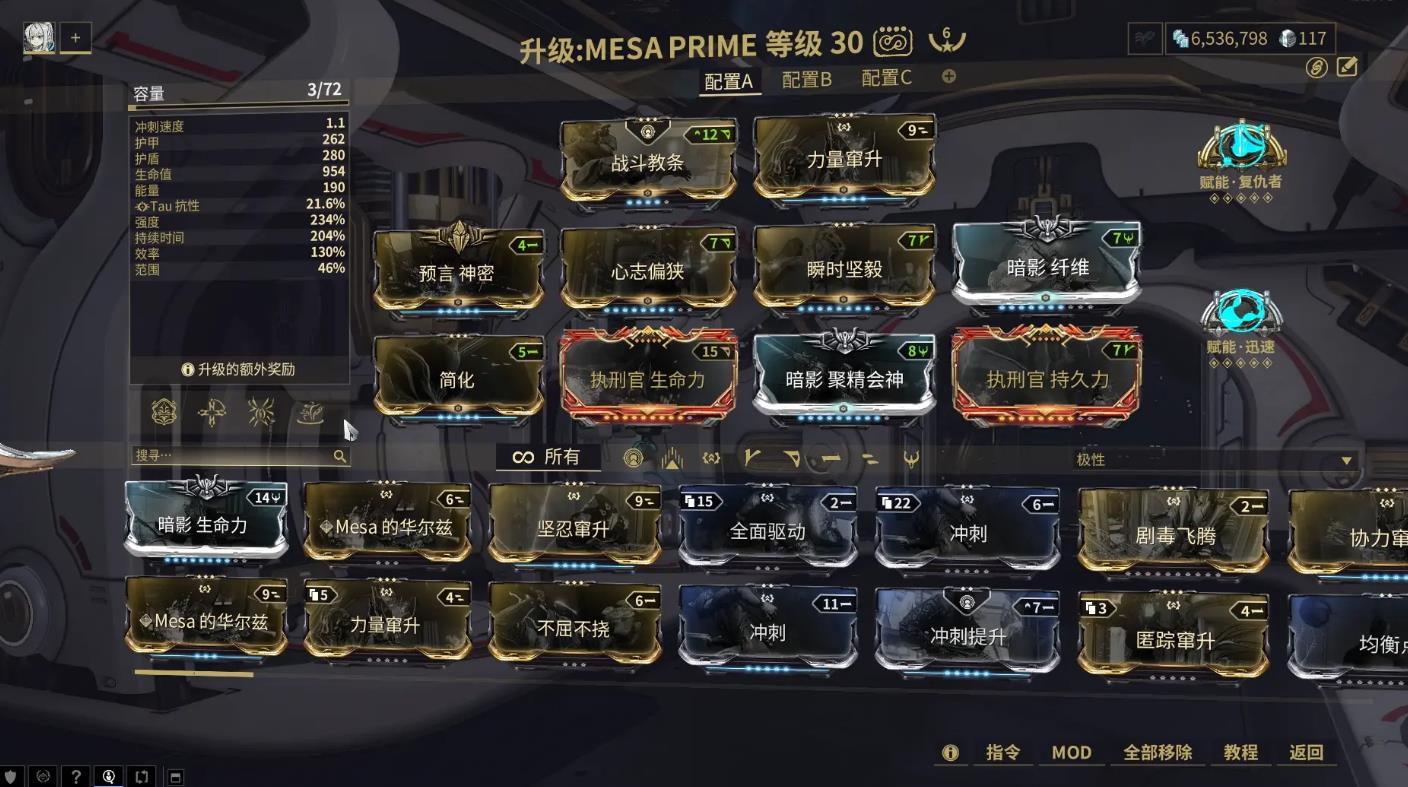The width and height of the screenshot is (1408, 787).
Task: Toggle the 所有 polarity filter
Action: [548, 456]
